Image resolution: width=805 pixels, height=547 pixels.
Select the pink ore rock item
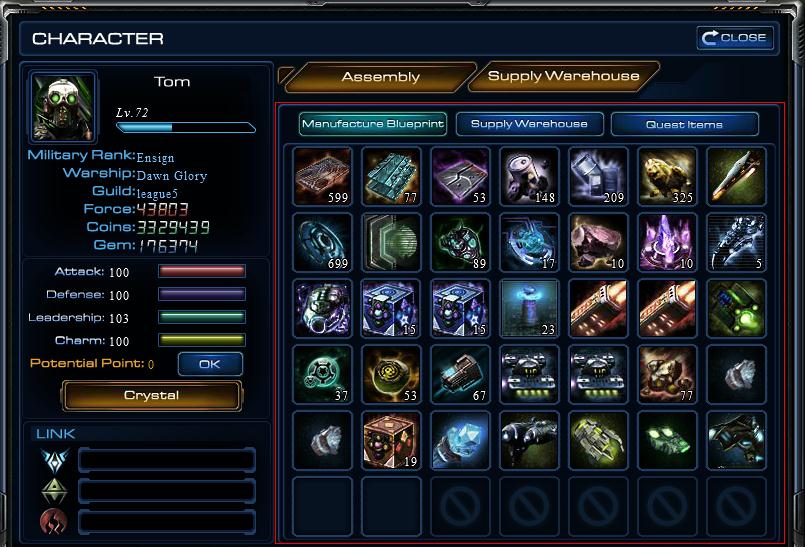(x=598, y=242)
